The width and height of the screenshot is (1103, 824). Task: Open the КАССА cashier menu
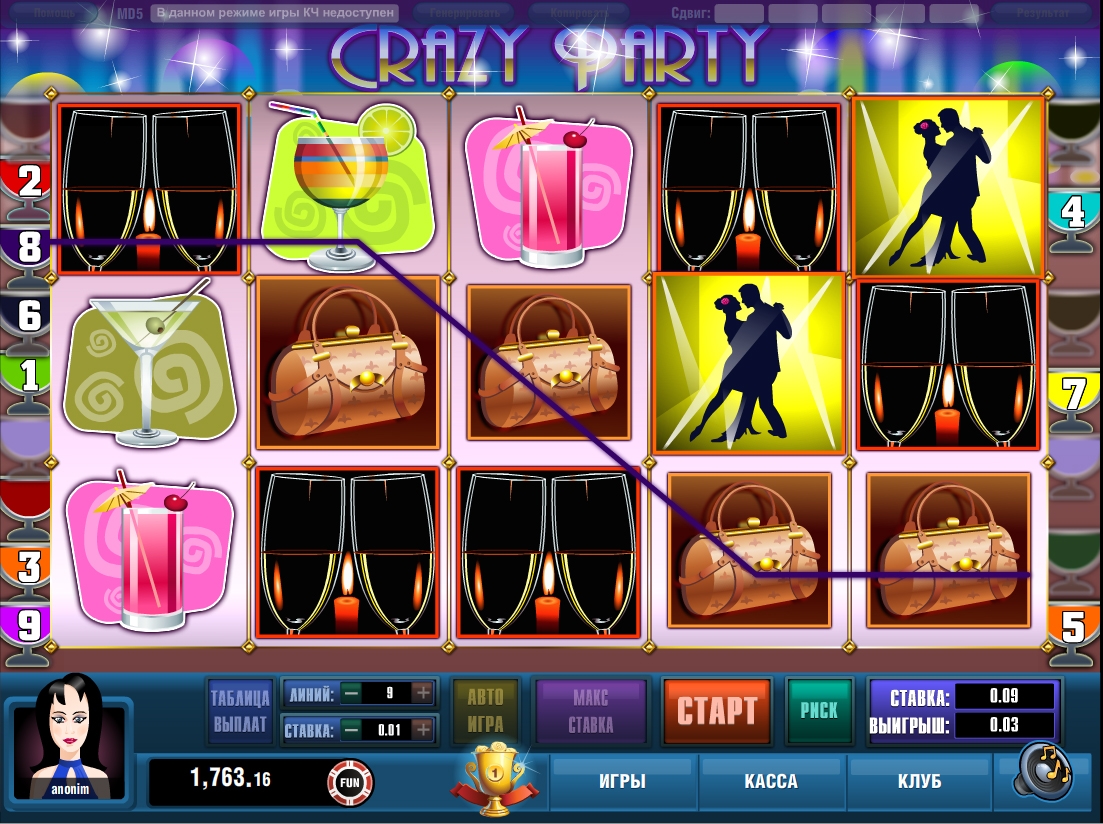point(771,781)
